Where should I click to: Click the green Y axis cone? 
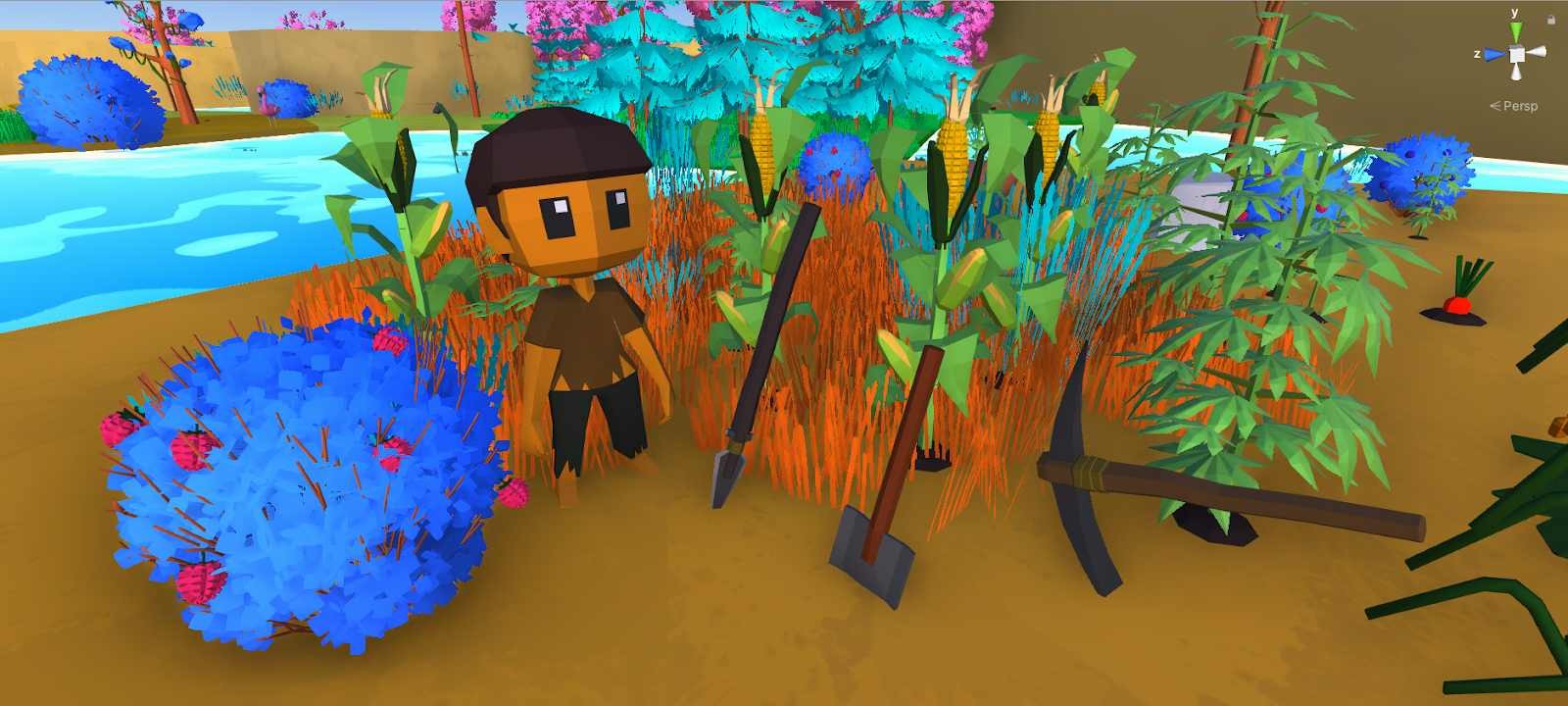tap(1515, 32)
